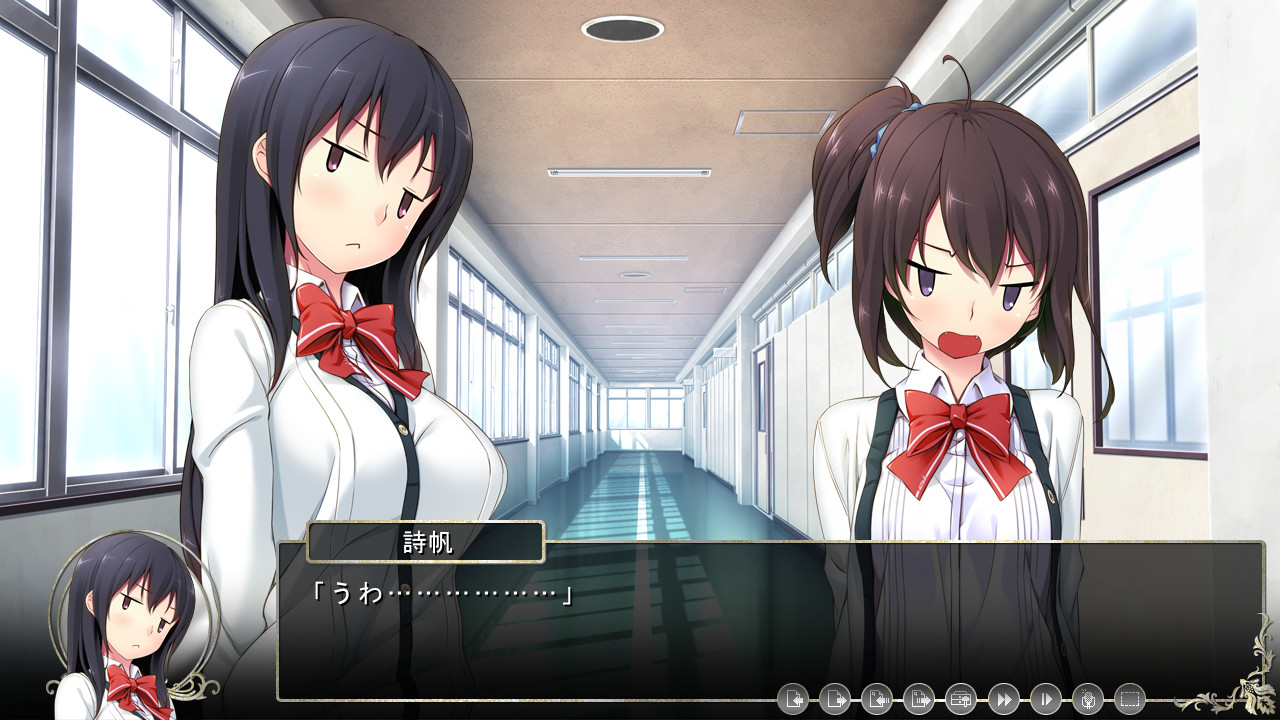Viewport: 1280px width, 720px height.
Task: Toggle auto-play mode button
Action: point(1045,699)
